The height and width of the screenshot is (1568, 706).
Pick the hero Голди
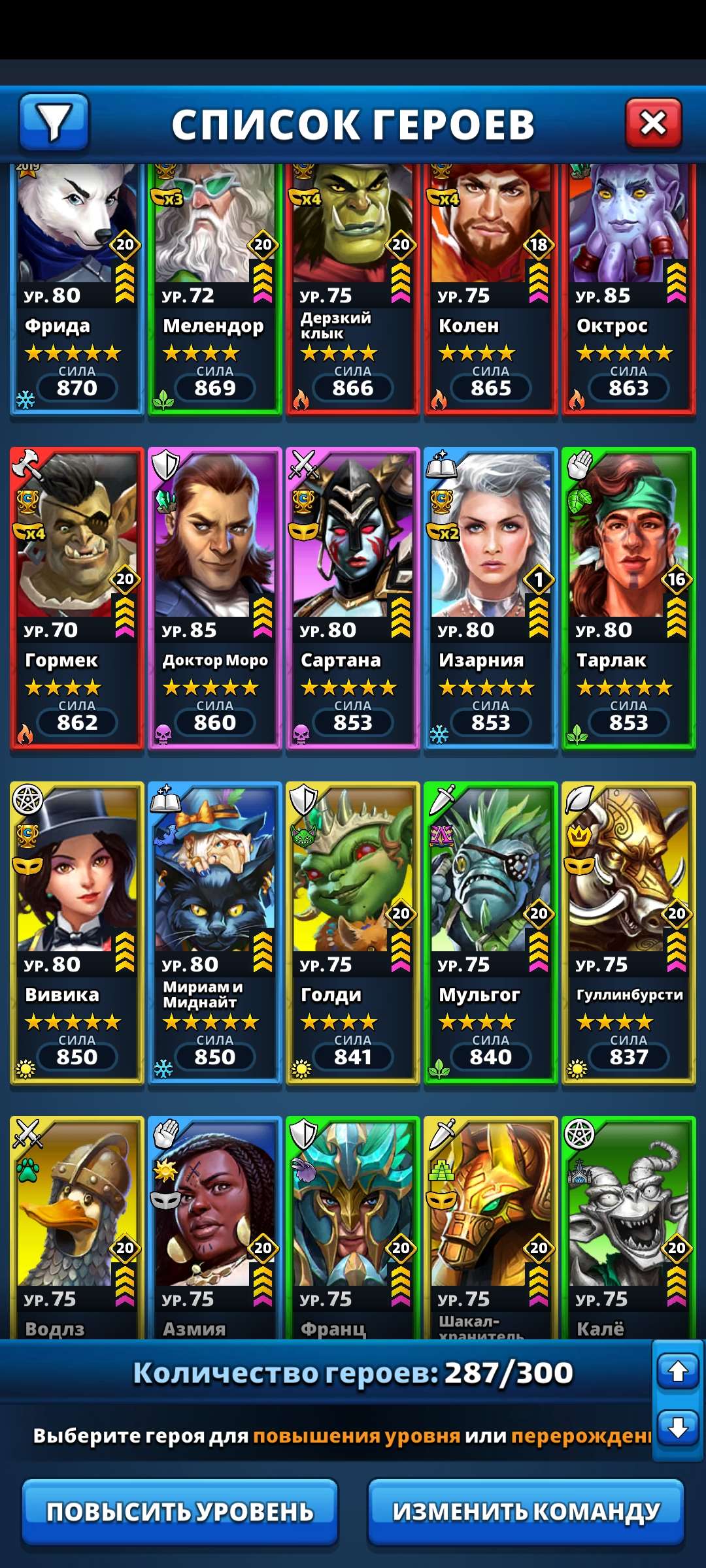(352, 932)
